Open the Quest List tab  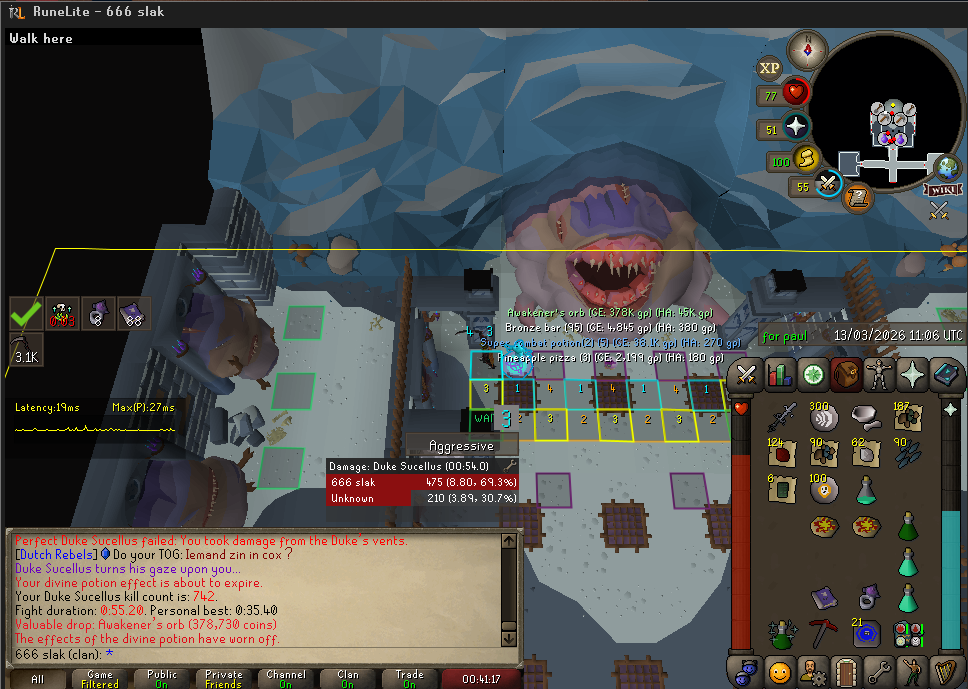[x=811, y=375]
